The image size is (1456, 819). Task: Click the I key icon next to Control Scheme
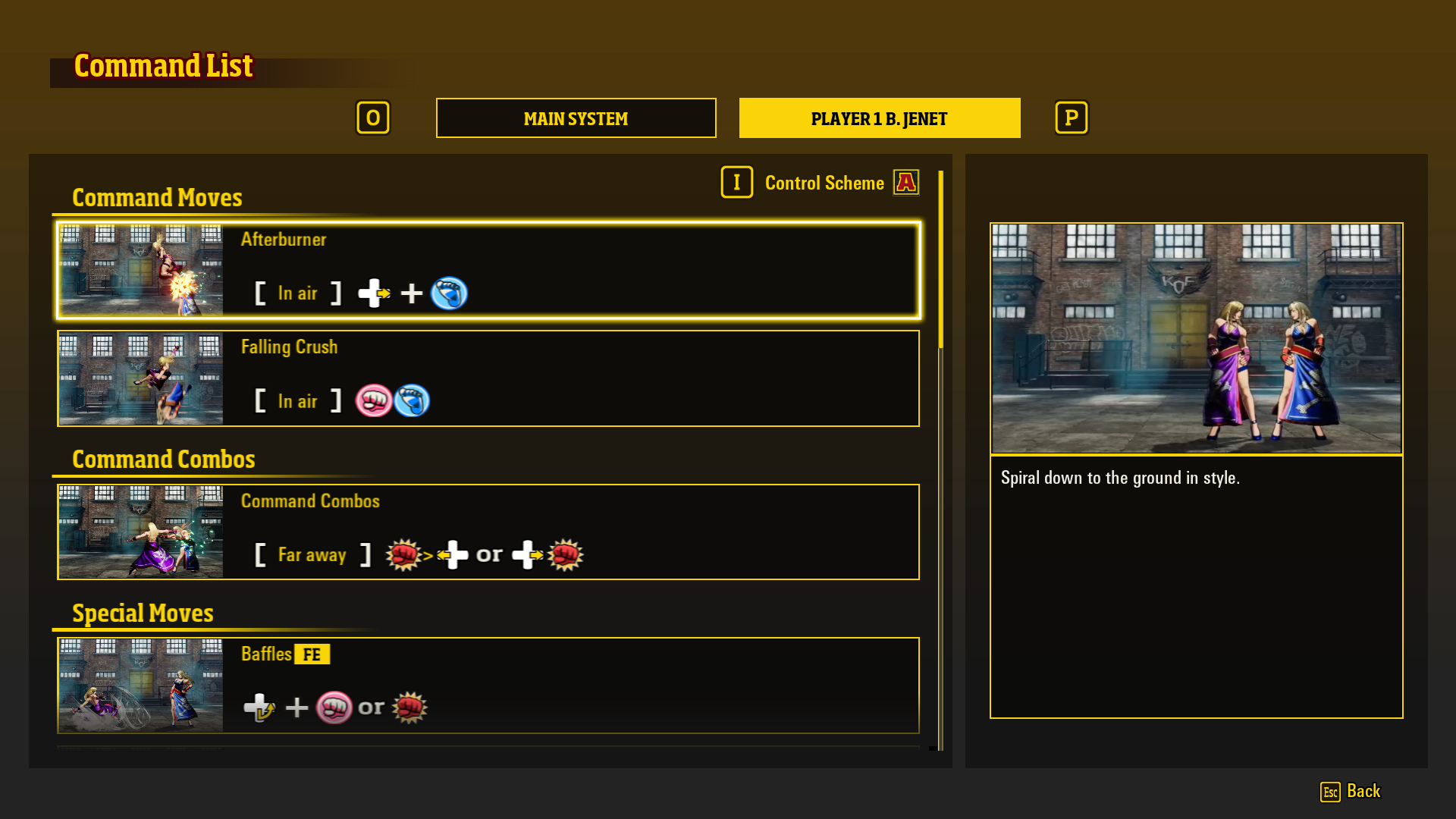pos(736,182)
